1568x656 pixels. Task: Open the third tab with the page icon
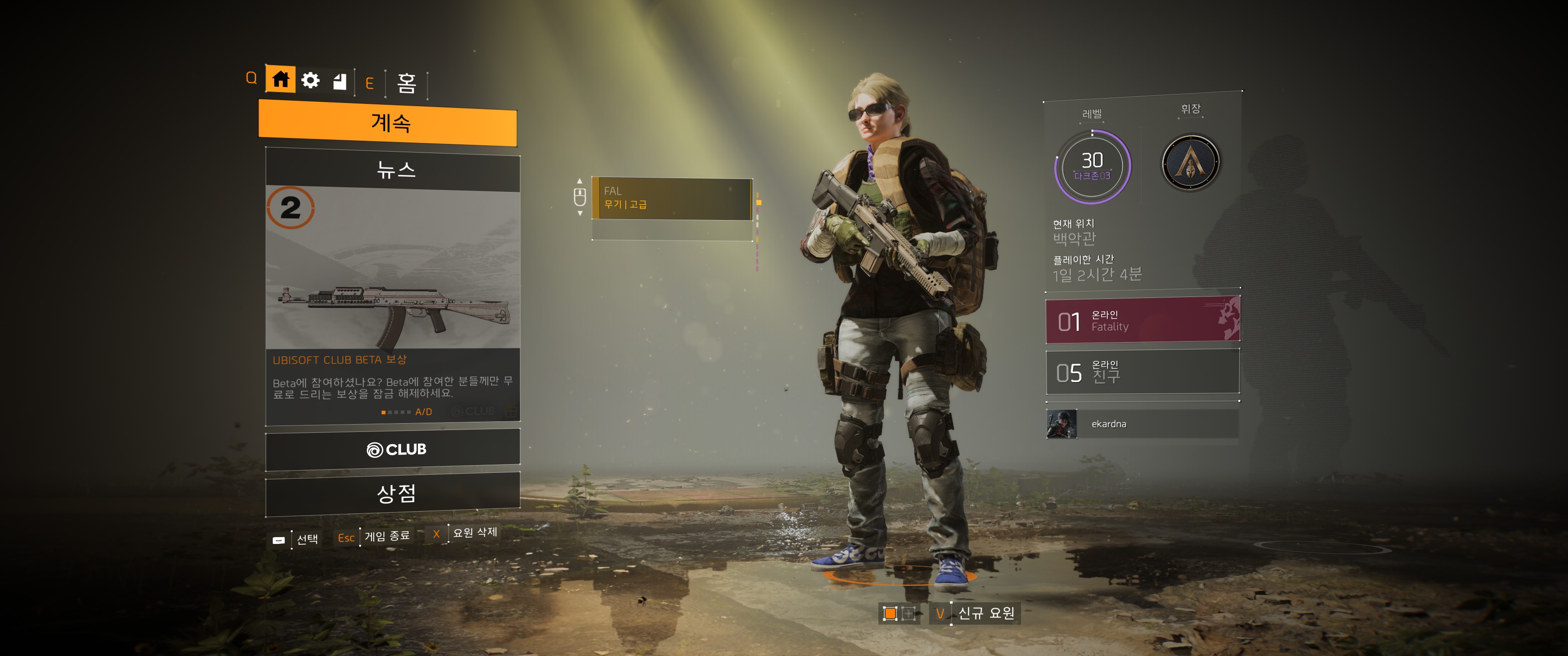340,81
